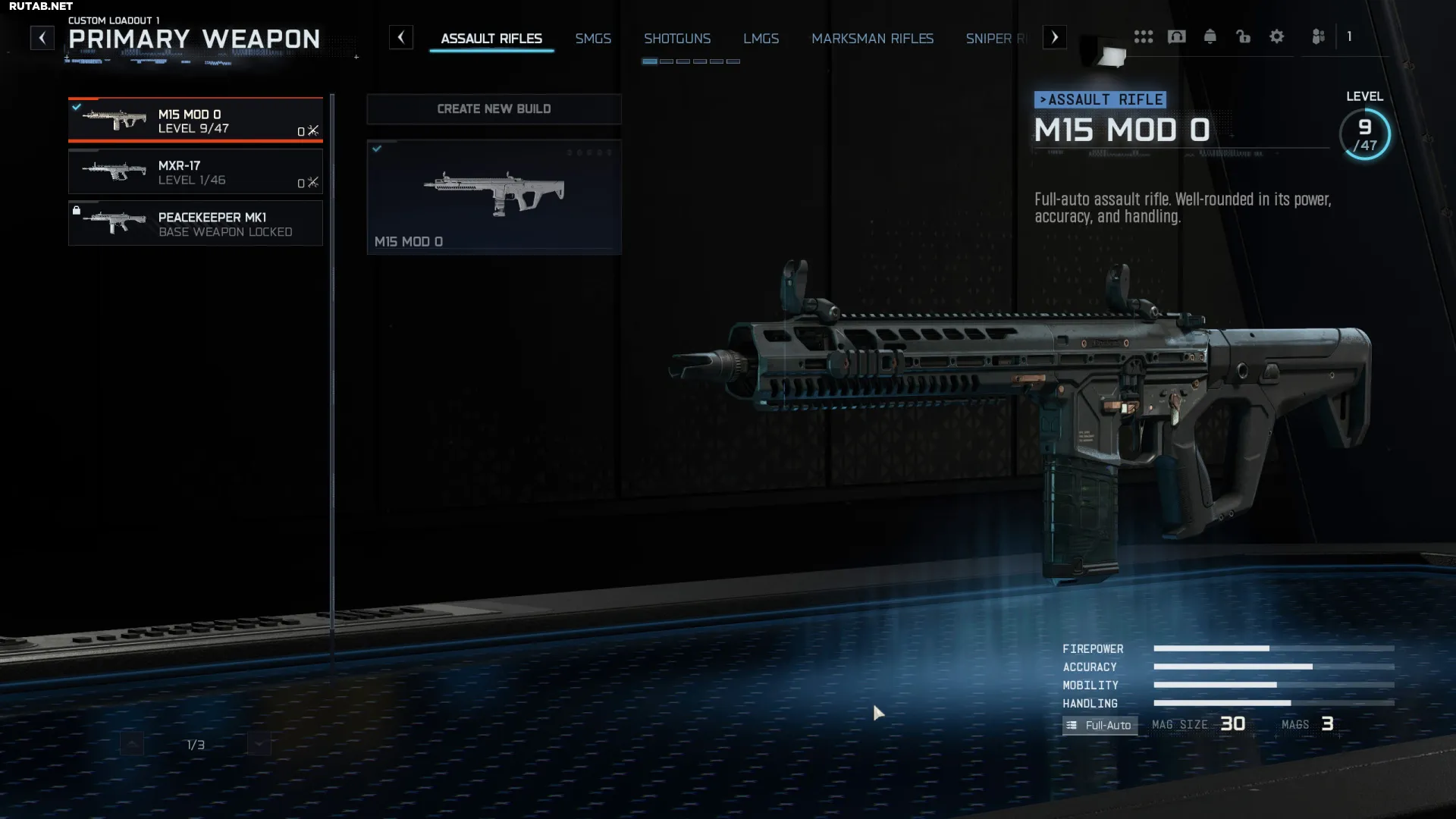
Task: Open the settings gear icon
Action: point(1277,36)
